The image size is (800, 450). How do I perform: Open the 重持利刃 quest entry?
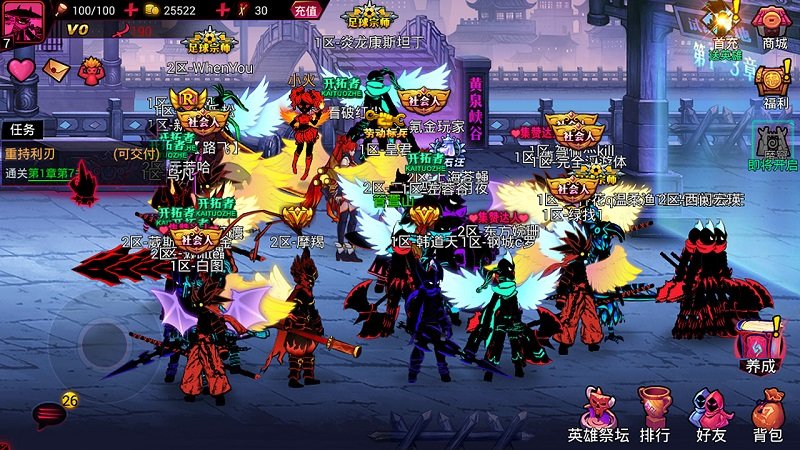pos(60,154)
